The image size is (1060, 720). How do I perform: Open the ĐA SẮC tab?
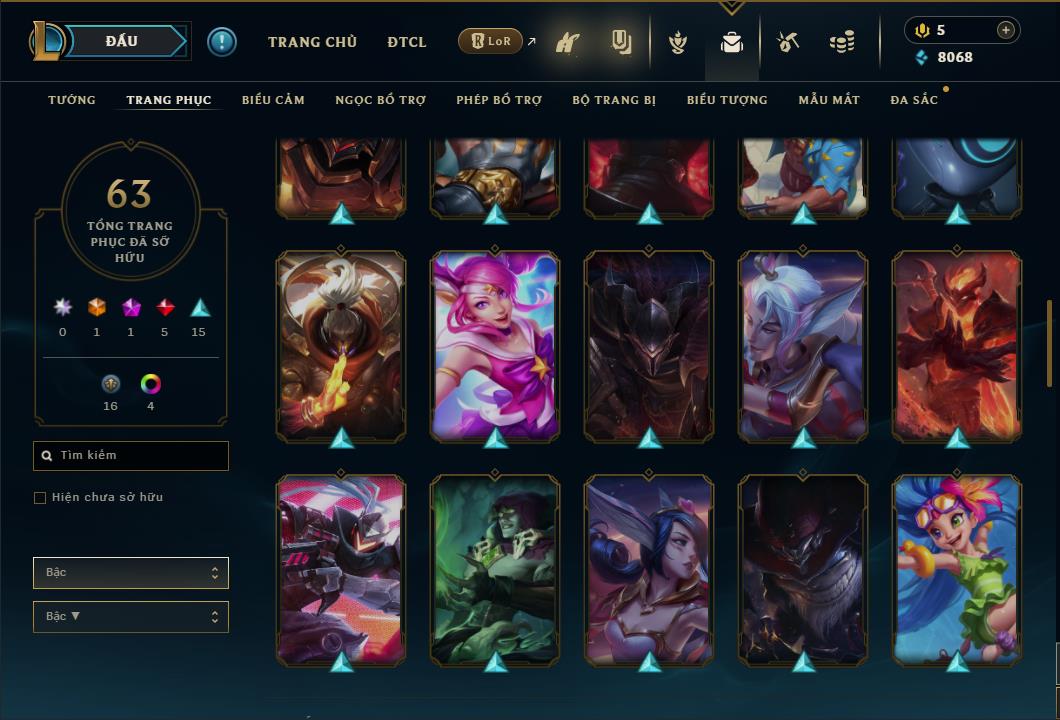tap(914, 100)
